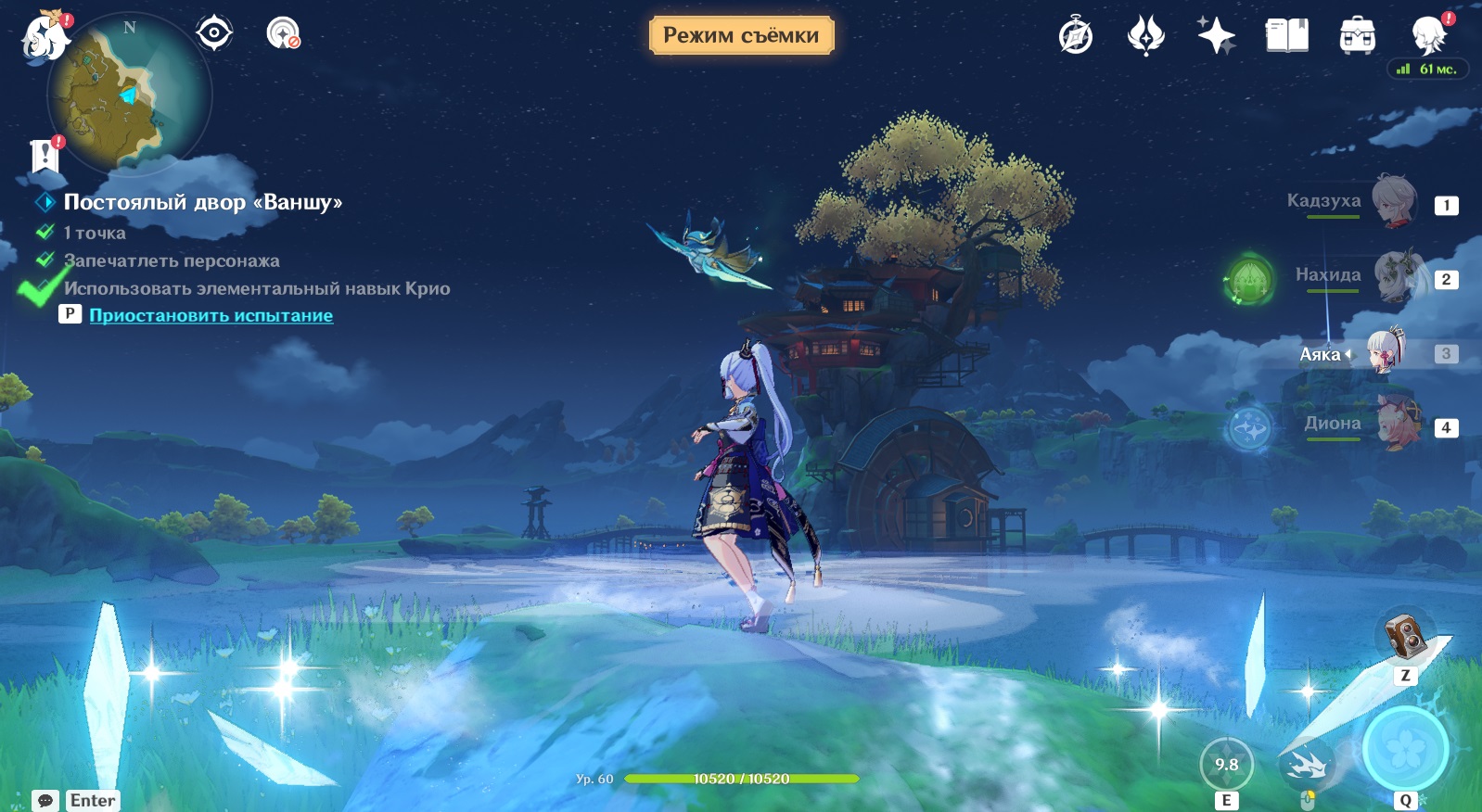1482x812 pixels.
Task: Click «Приостановить испытание» link
Action: tap(211, 315)
